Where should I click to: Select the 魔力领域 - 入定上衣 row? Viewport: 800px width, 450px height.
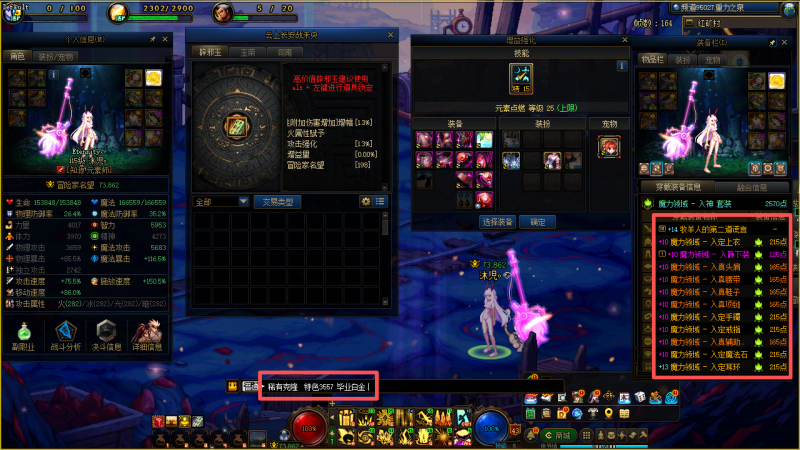coord(714,241)
